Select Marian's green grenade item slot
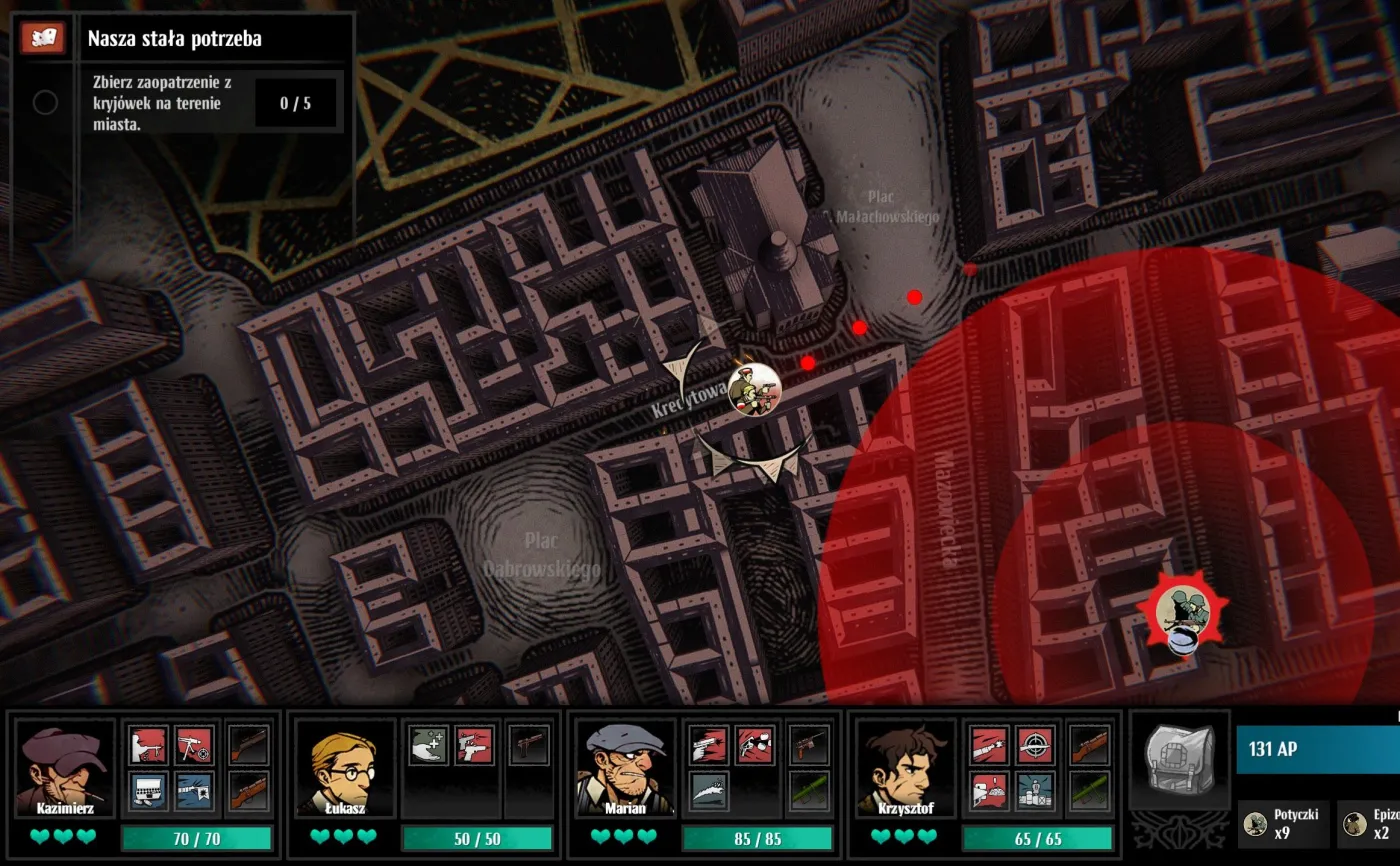1400x866 pixels. pyautogui.click(x=809, y=791)
